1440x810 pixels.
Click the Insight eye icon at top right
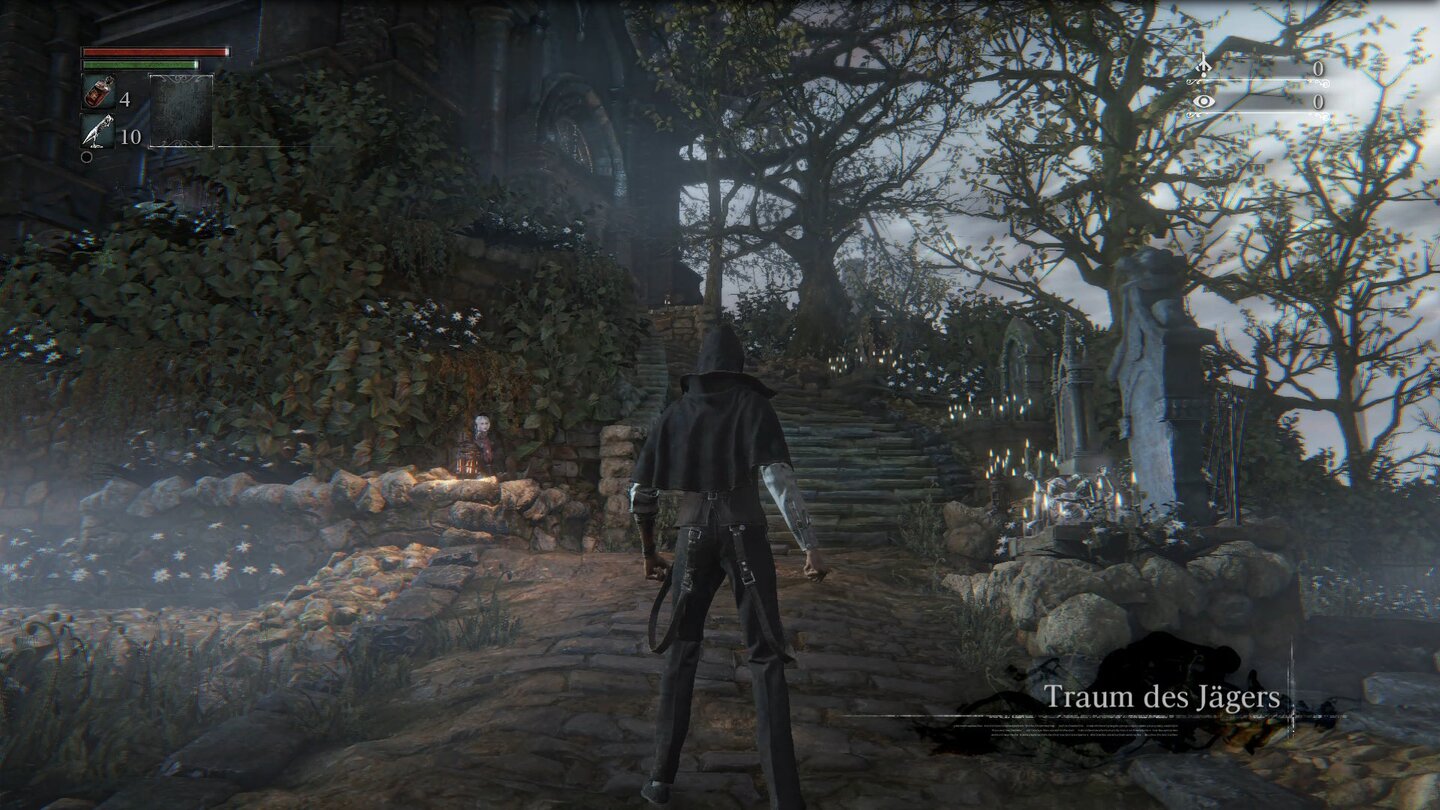tap(1204, 101)
